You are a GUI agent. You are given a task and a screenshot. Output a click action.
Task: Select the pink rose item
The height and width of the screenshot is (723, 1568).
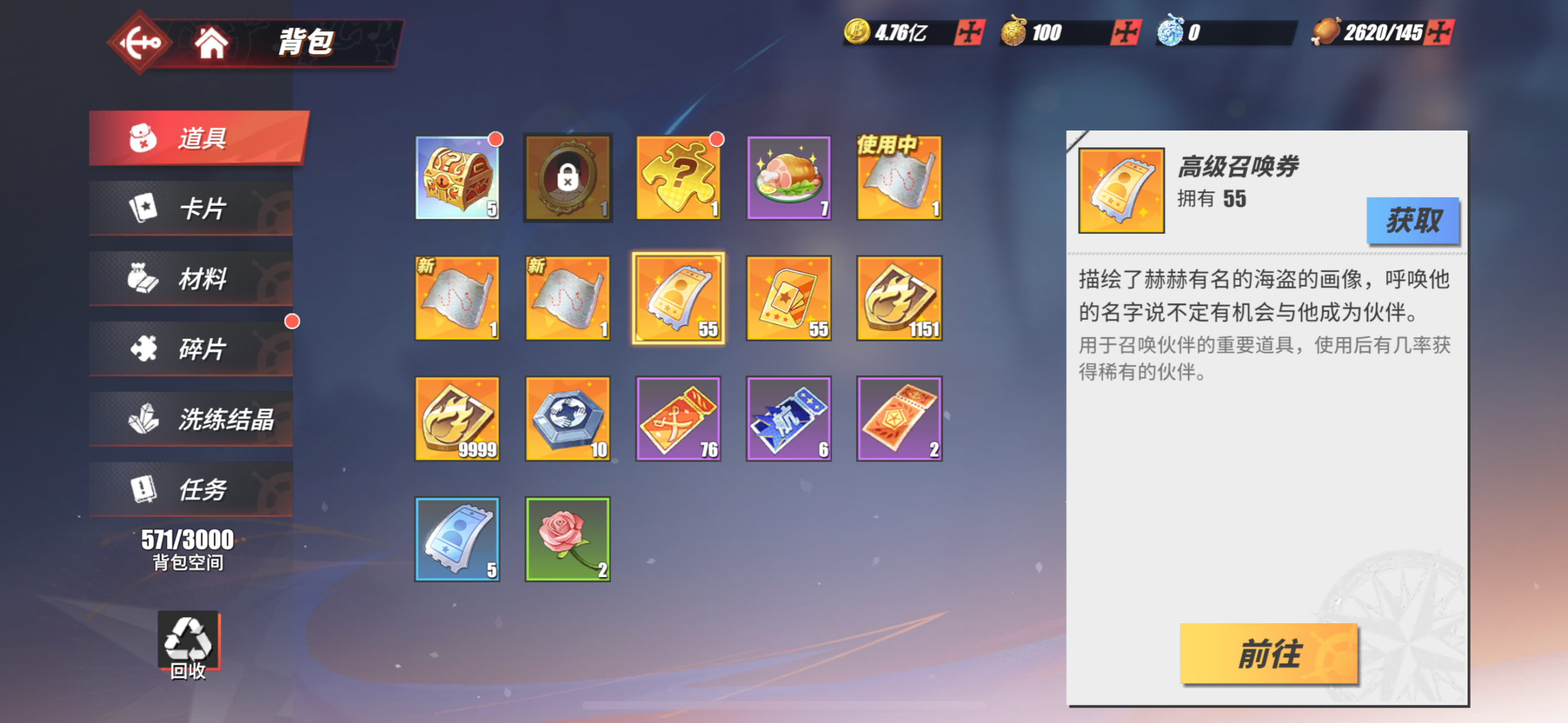coord(568,539)
